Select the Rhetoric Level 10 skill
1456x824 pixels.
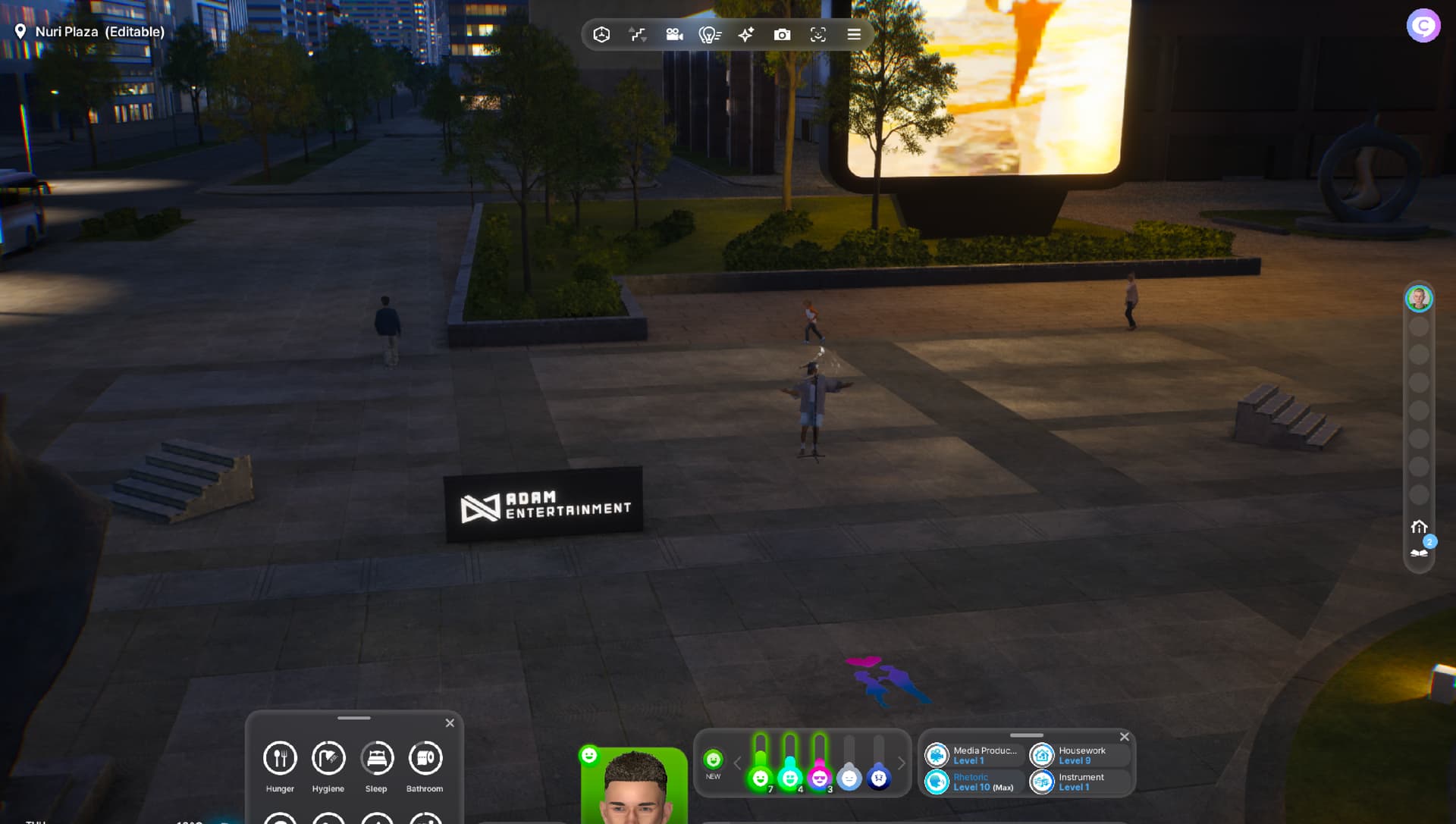pyautogui.click(x=974, y=782)
